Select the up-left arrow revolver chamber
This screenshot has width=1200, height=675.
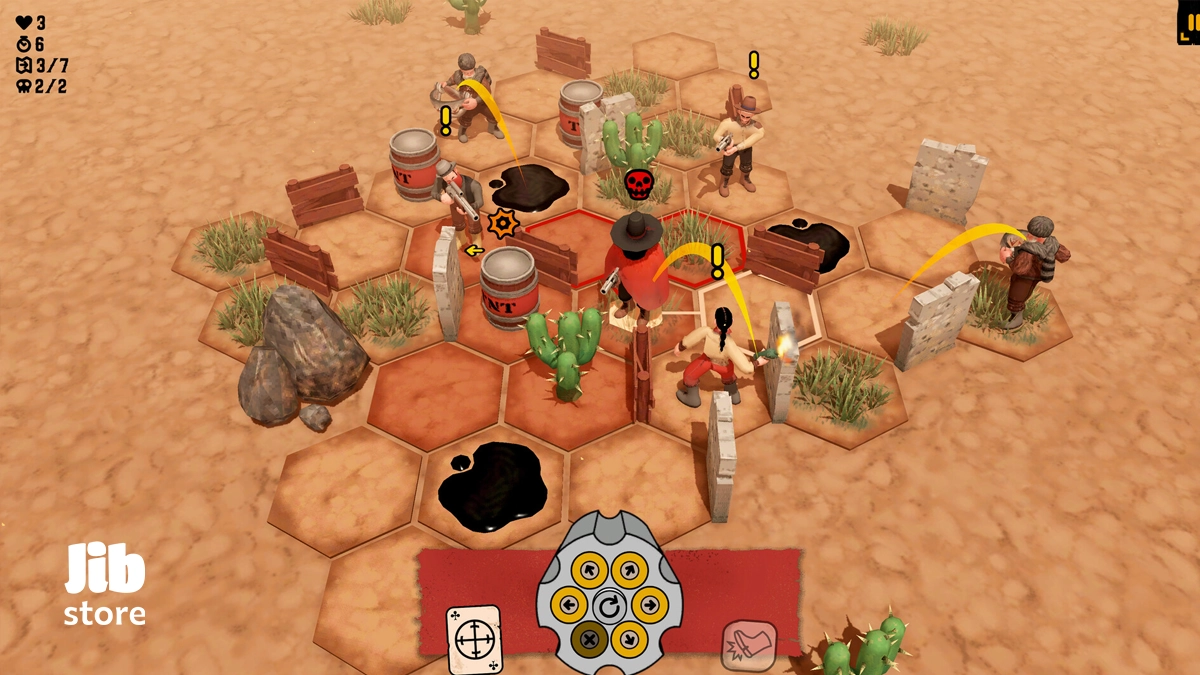pyautogui.click(x=589, y=571)
